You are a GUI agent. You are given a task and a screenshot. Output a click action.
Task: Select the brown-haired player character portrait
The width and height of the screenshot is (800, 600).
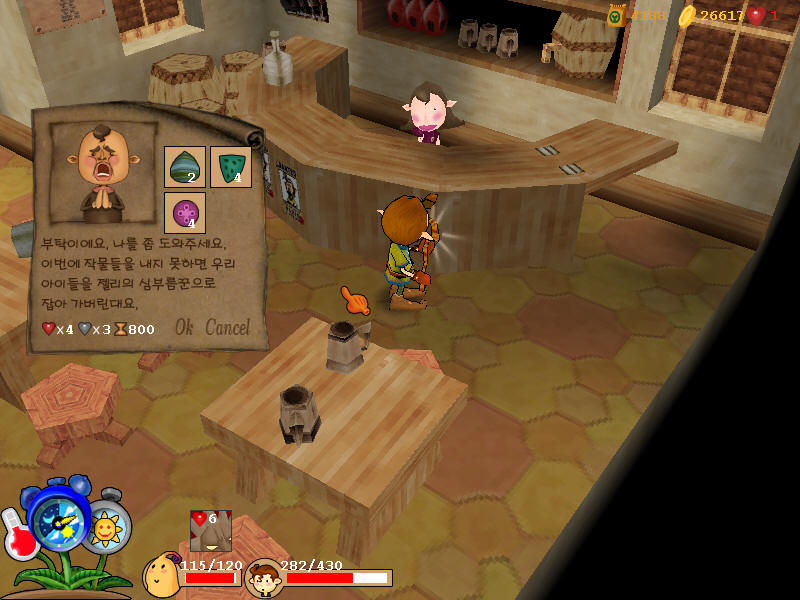pyautogui.click(x=264, y=578)
